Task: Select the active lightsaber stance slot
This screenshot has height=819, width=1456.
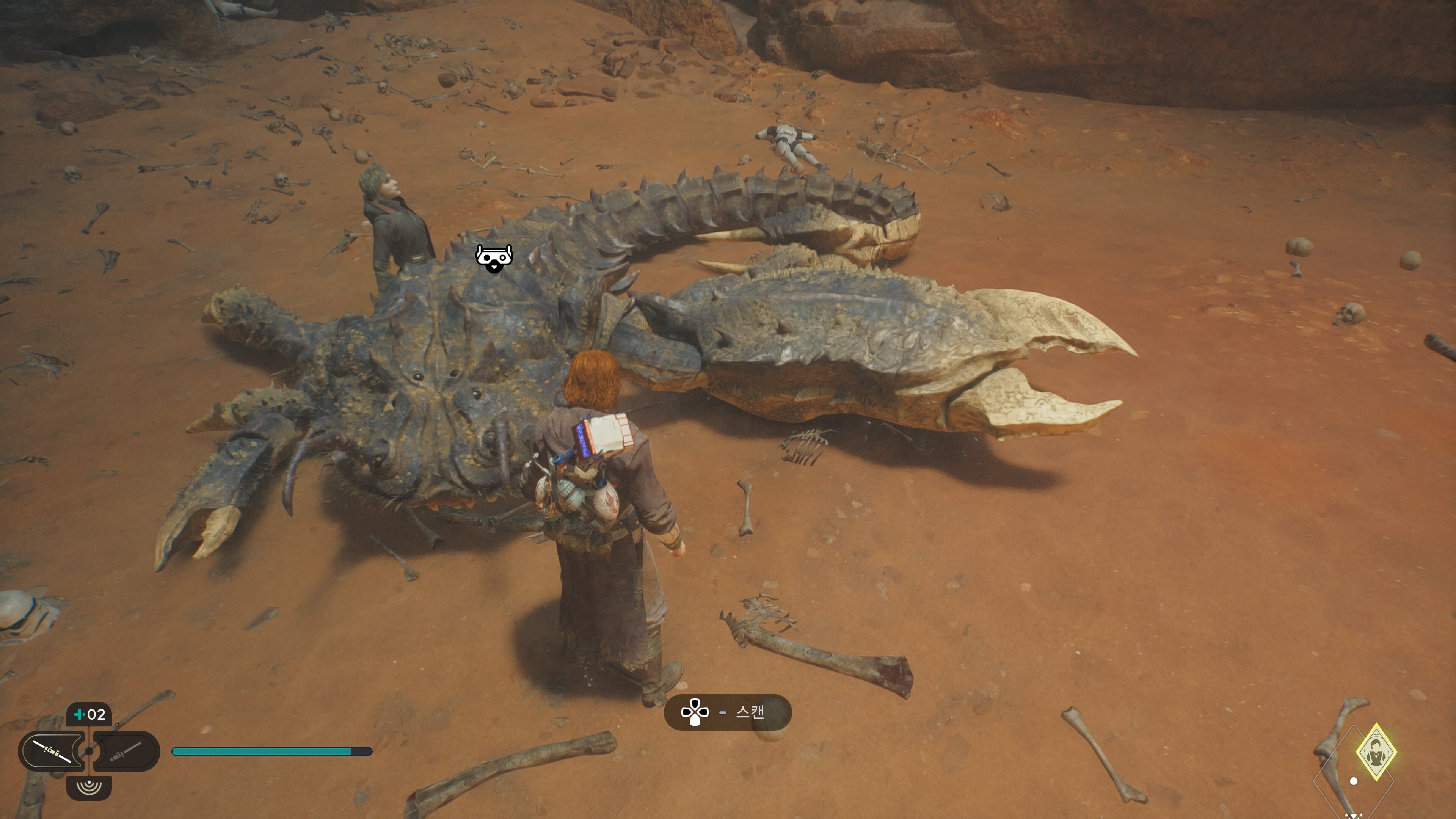Action: [52, 751]
